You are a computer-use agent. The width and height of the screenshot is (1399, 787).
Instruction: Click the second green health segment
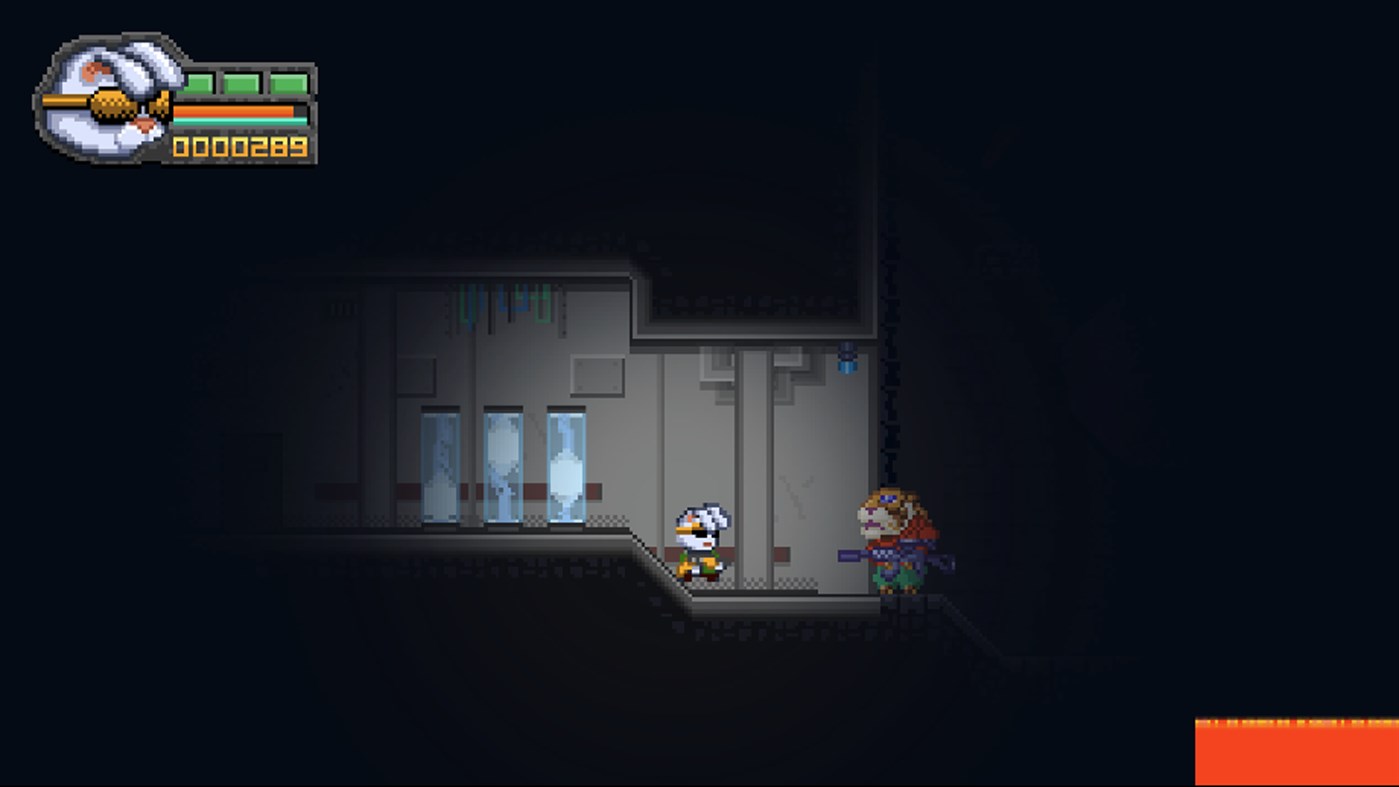click(241, 82)
